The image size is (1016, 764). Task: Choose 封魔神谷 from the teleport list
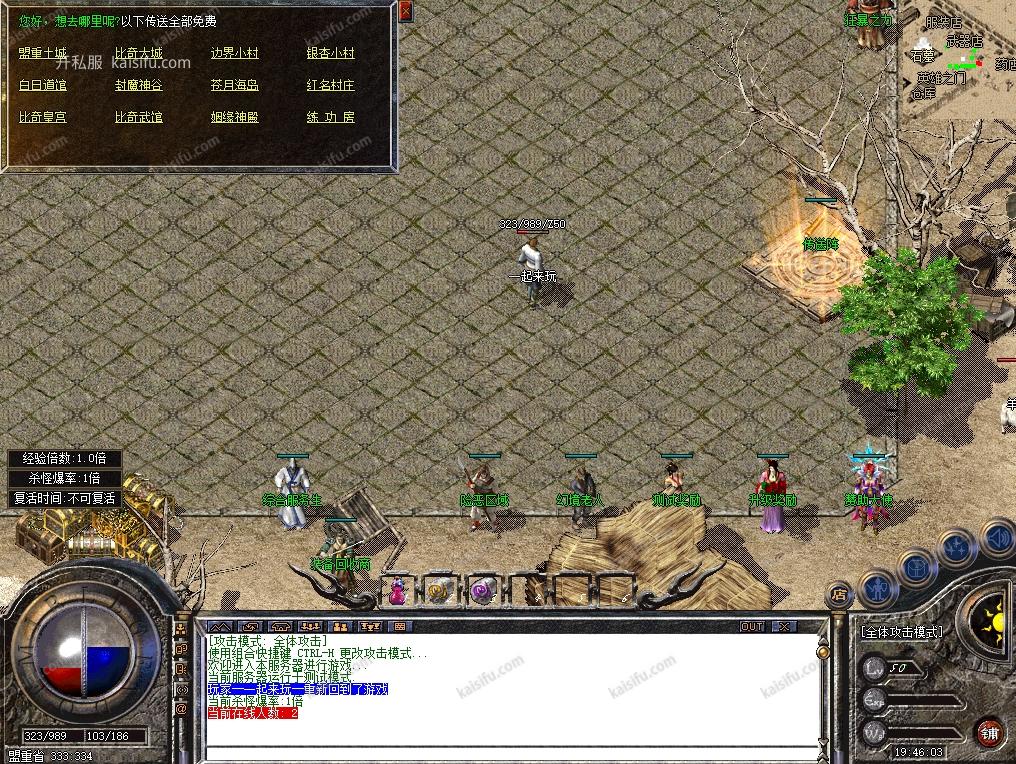tap(138, 85)
